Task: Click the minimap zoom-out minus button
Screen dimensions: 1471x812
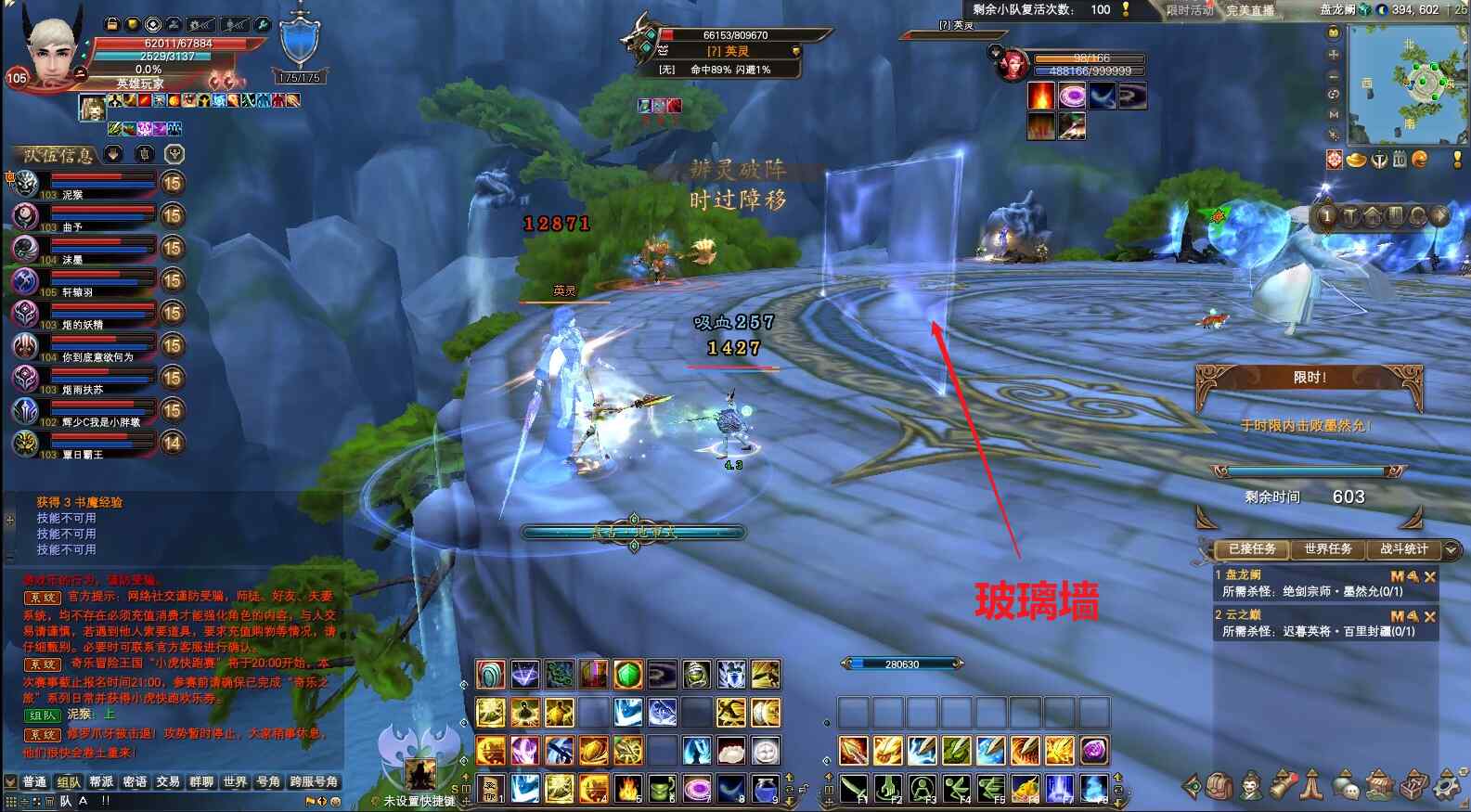Action: click(1334, 75)
